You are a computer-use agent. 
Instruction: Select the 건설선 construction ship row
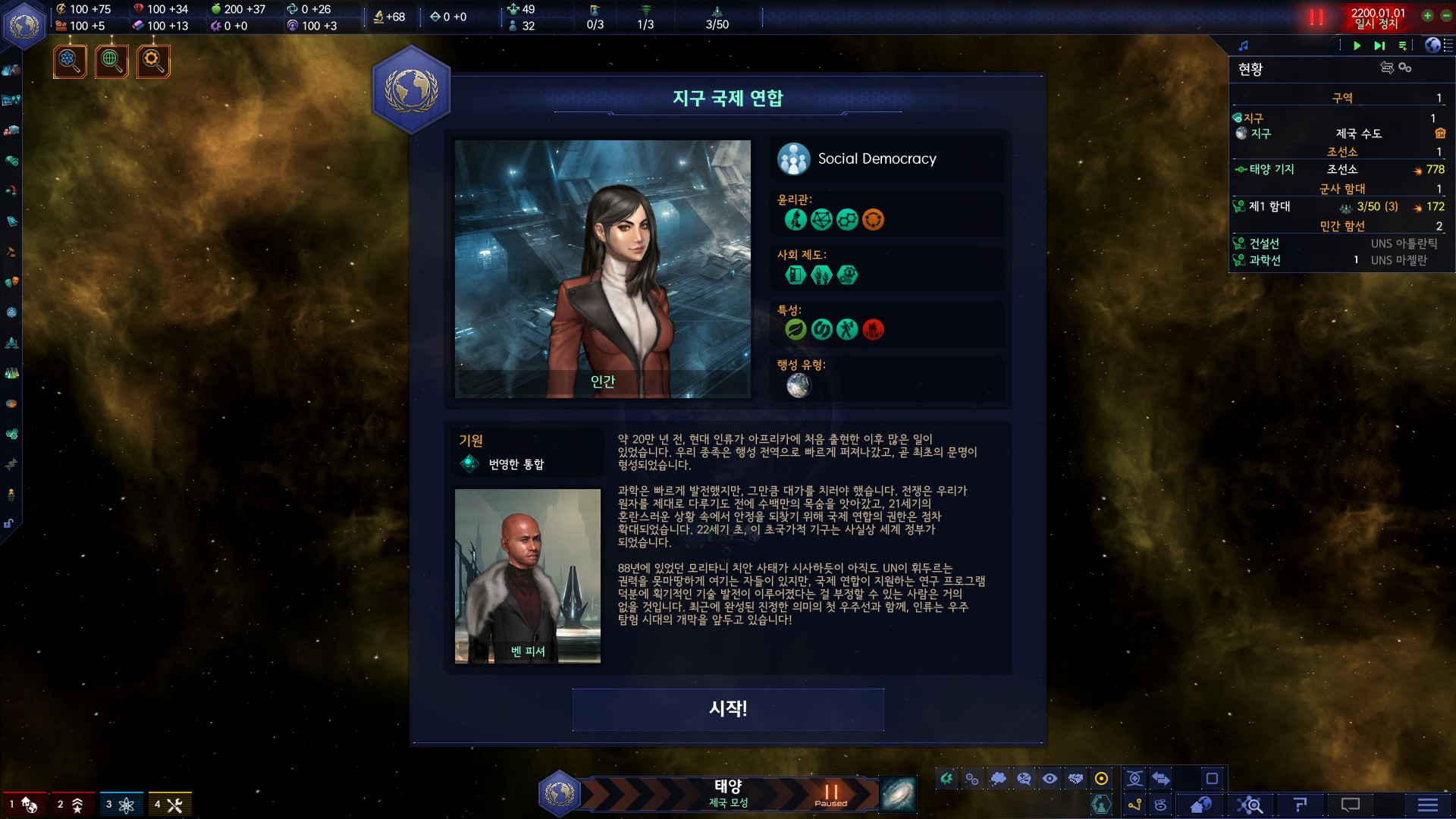coord(1264,243)
